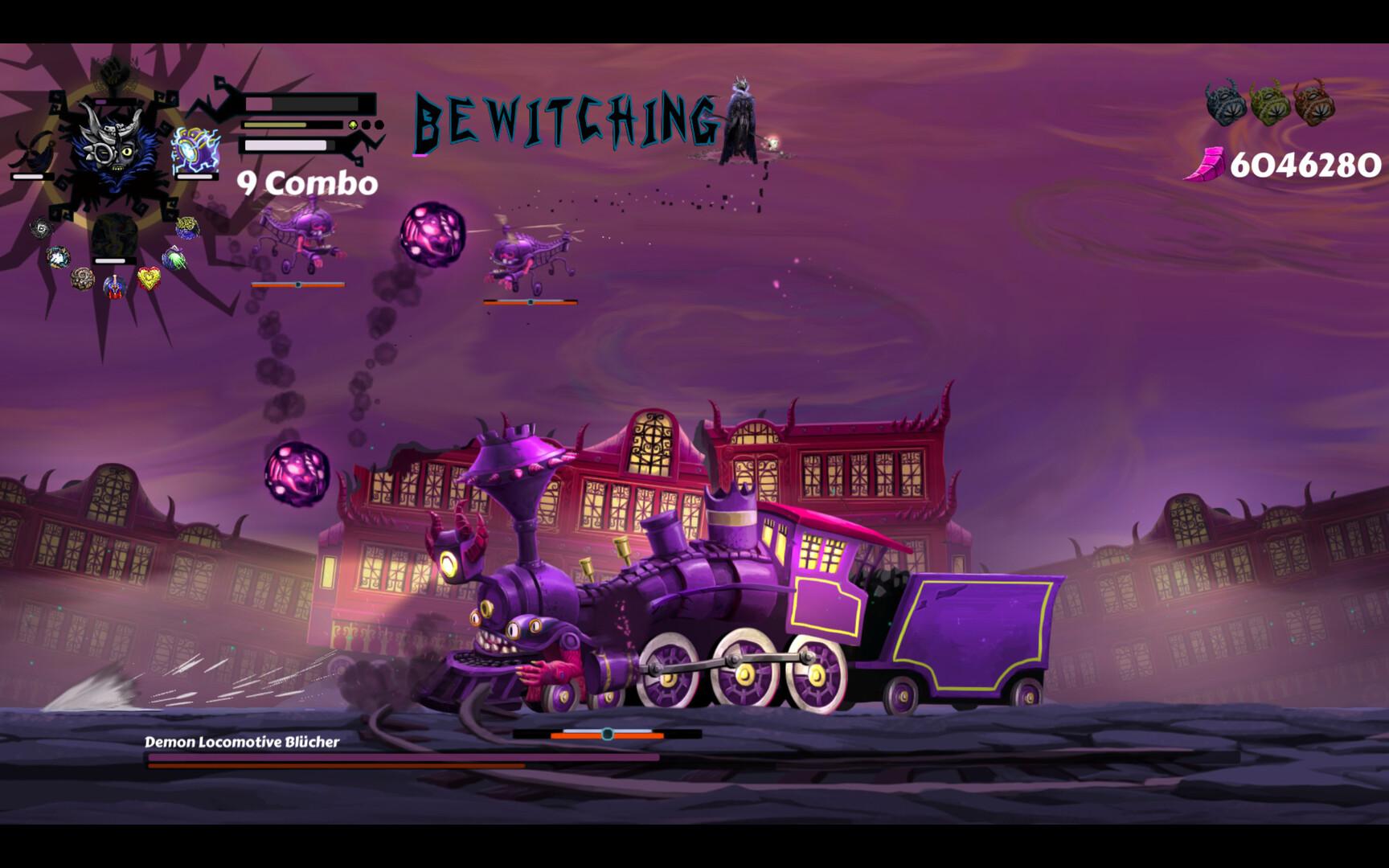Select the golden heart spell in the spell wheel
Viewport: 1389px width, 868px height.
[149, 277]
